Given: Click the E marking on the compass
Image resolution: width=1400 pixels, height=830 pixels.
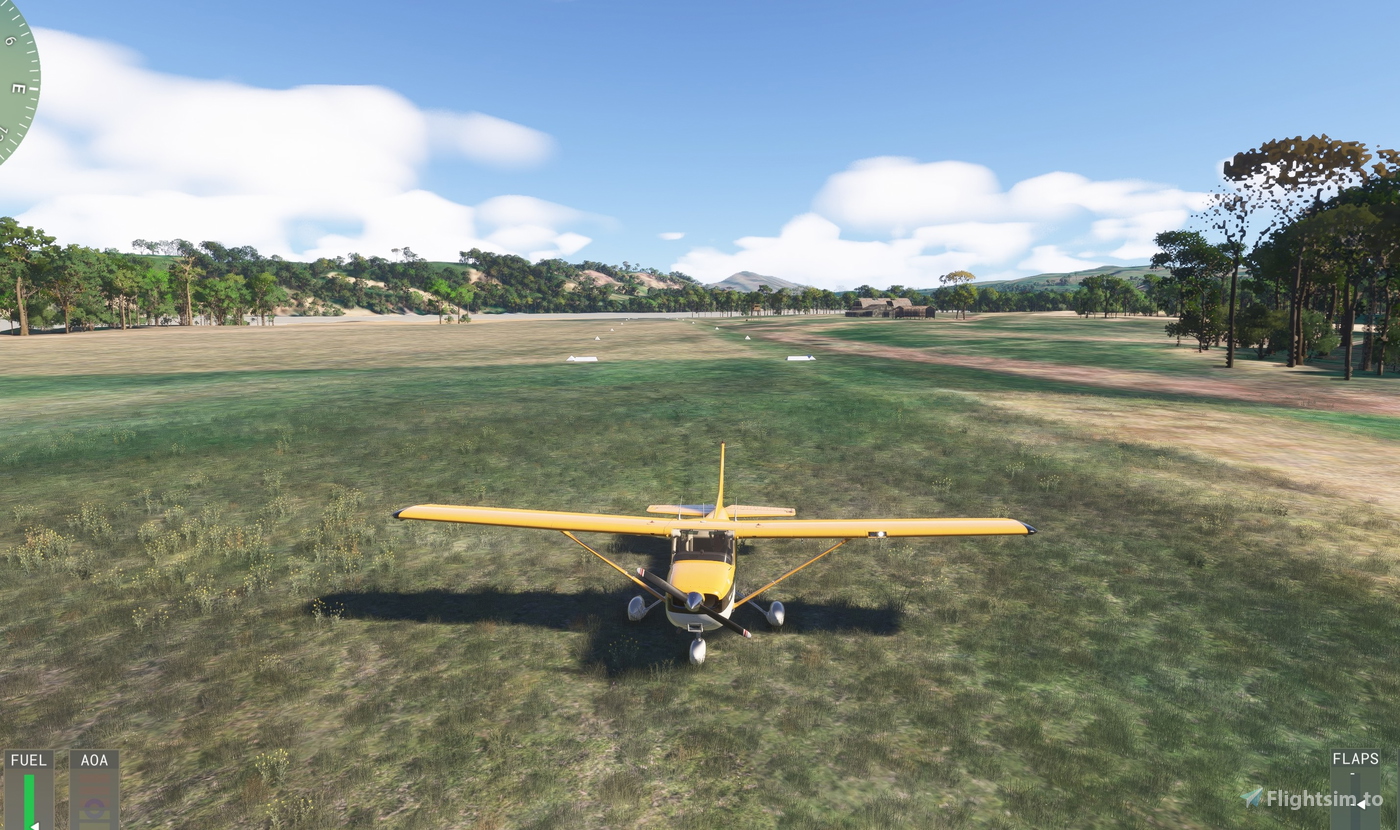Looking at the screenshot, I should [x=18, y=87].
